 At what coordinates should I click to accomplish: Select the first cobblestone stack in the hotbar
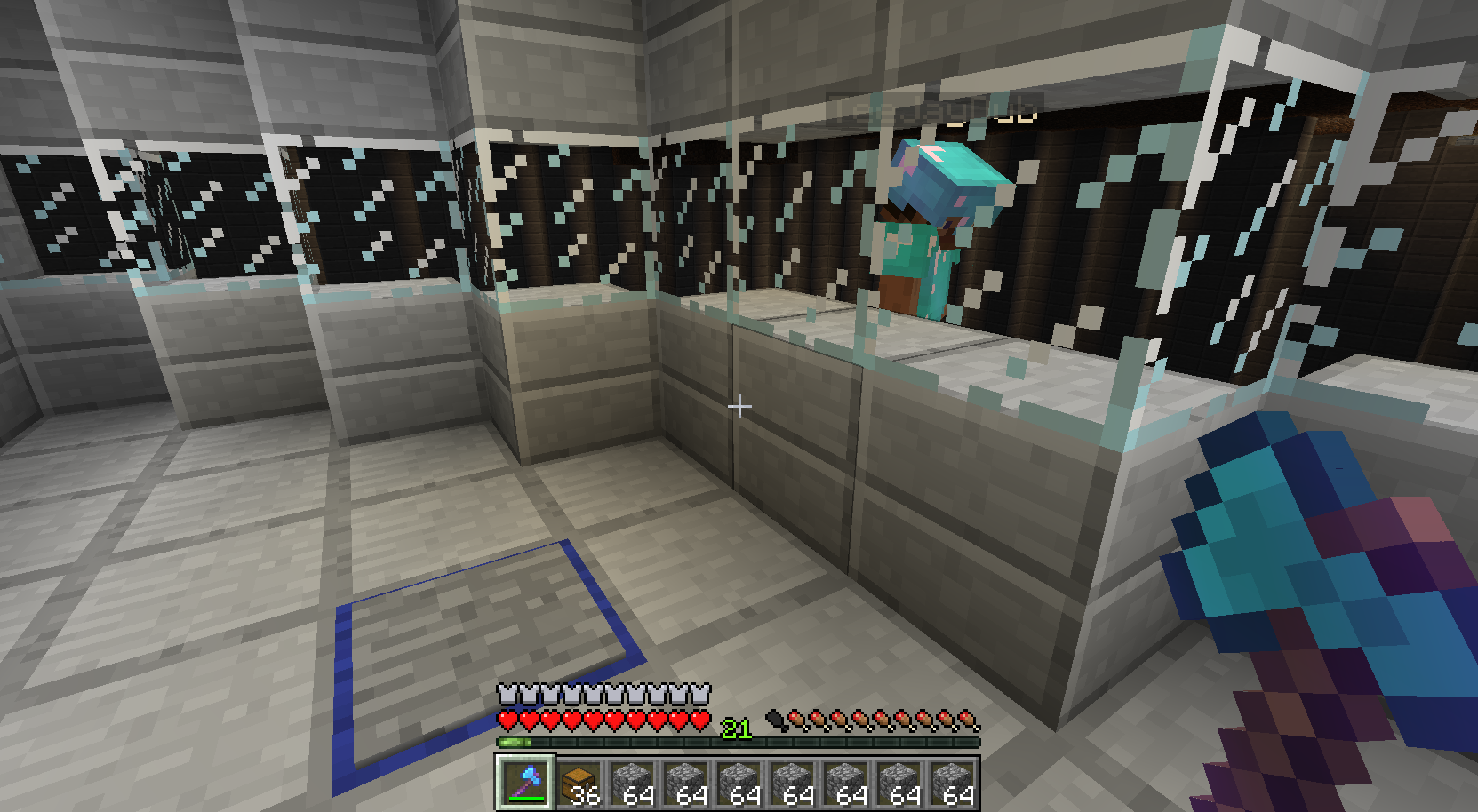coord(632,783)
